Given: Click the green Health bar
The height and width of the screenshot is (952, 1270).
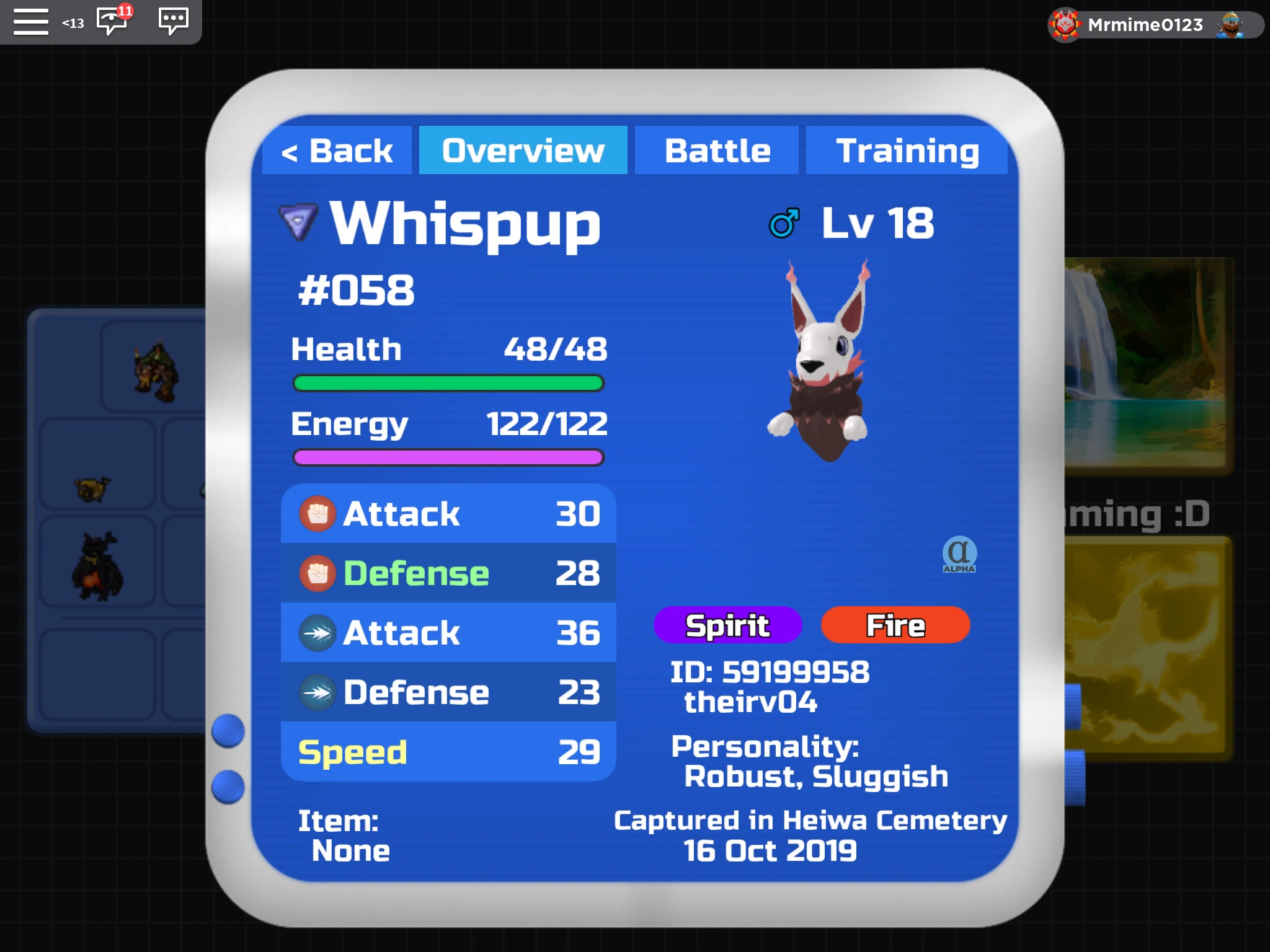Looking at the screenshot, I should (448, 384).
